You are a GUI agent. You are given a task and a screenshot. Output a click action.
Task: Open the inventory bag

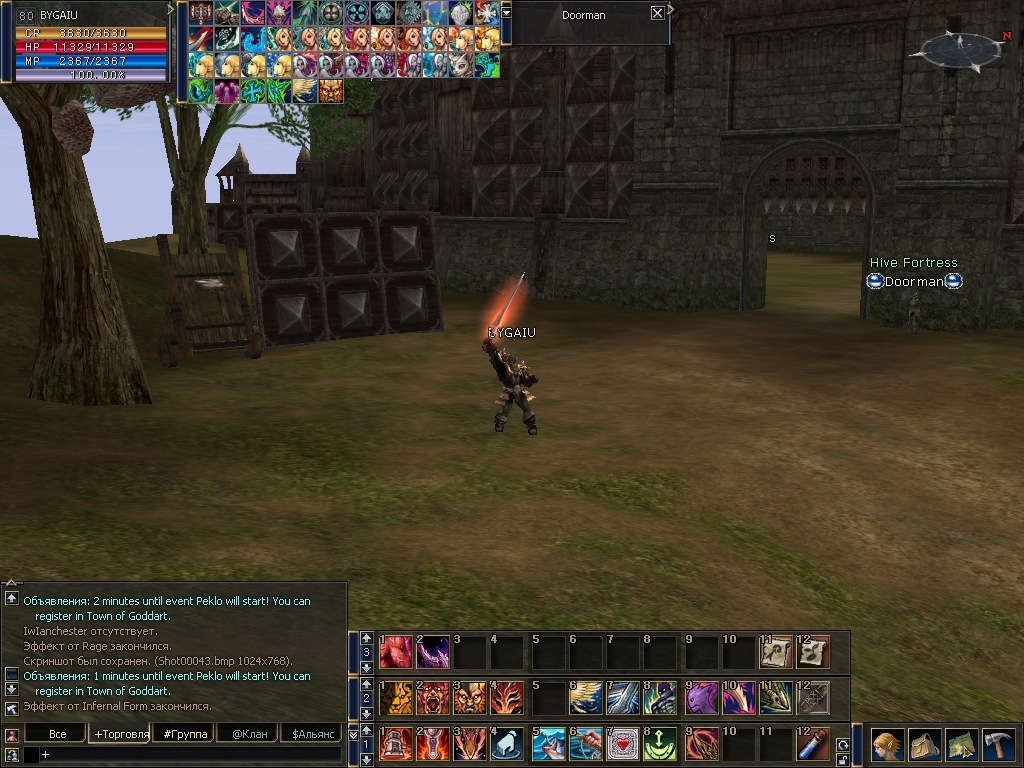coord(924,745)
